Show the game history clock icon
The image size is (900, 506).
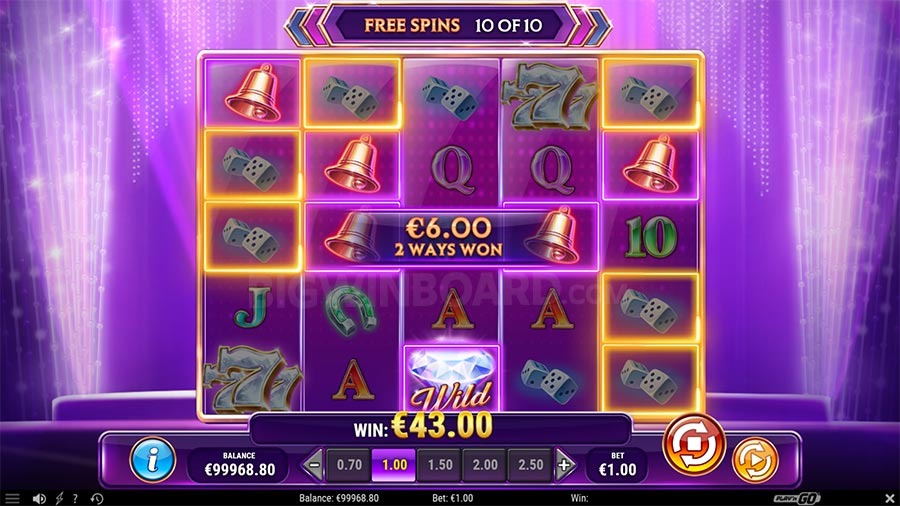[97, 498]
